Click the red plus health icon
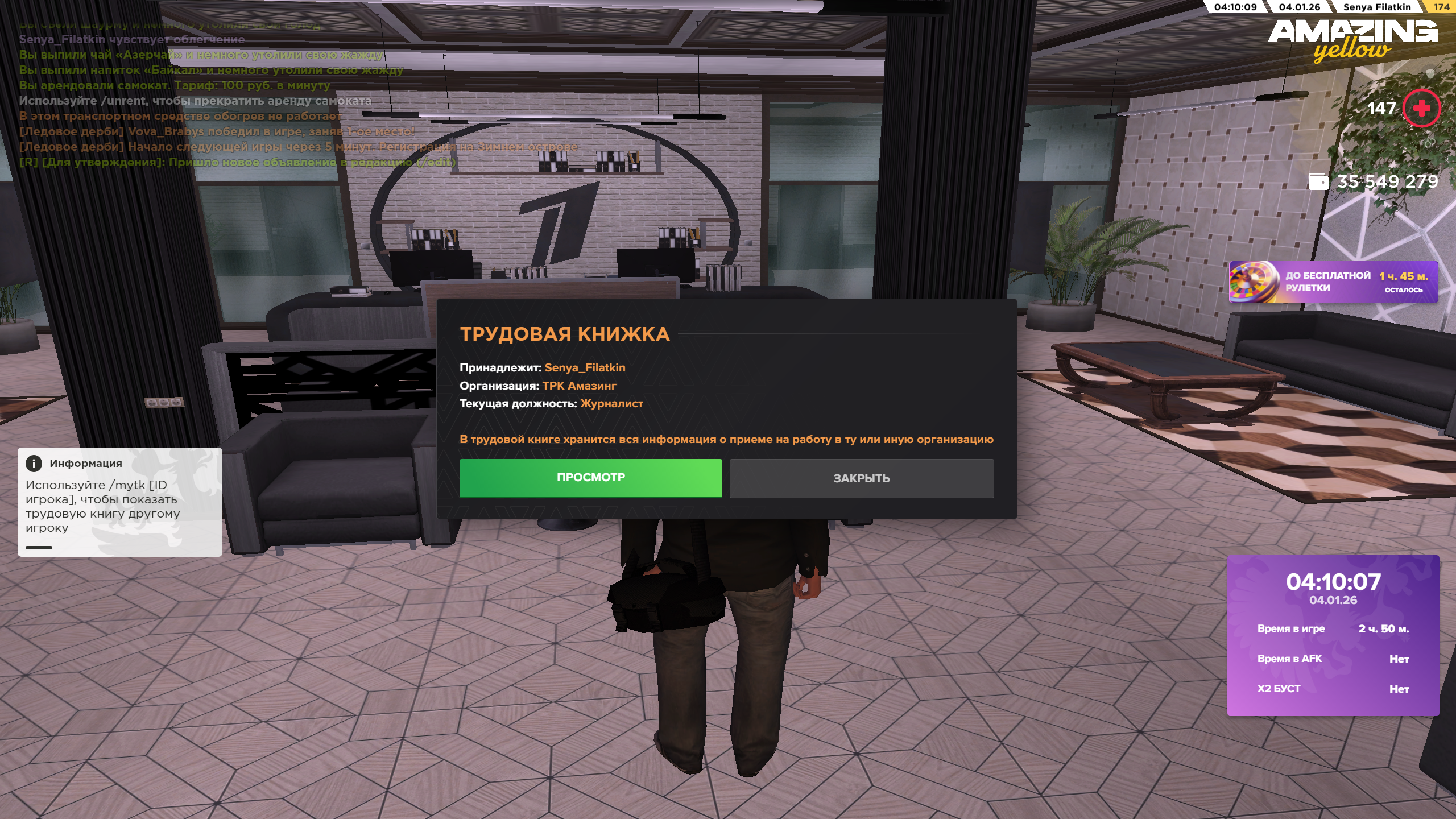Viewport: 1456px width, 819px height. click(x=1421, y=108)
